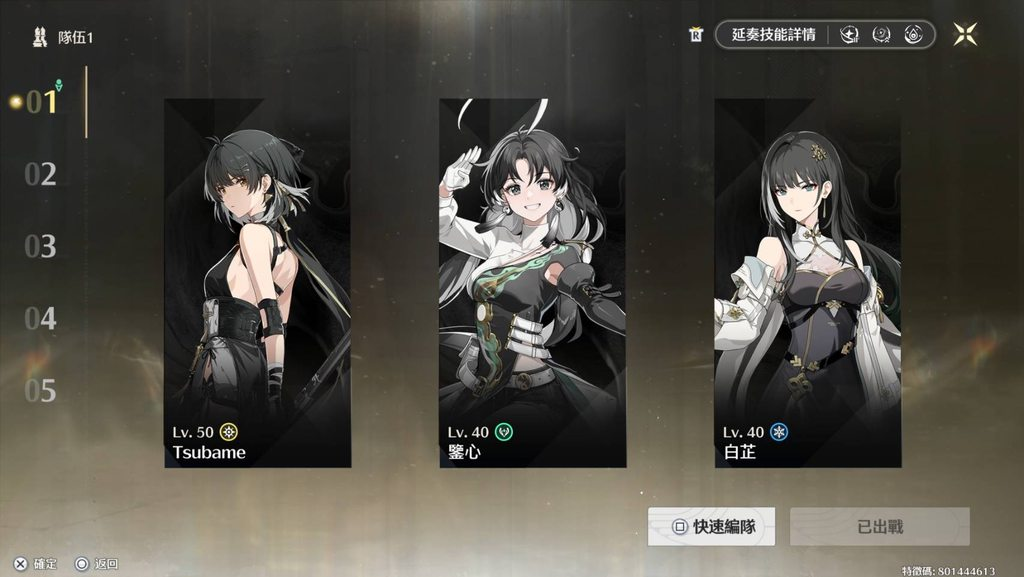This screenshot has width=1024, height=577.
Task: Pick the 白芷 character card
Action: (807, 283)
